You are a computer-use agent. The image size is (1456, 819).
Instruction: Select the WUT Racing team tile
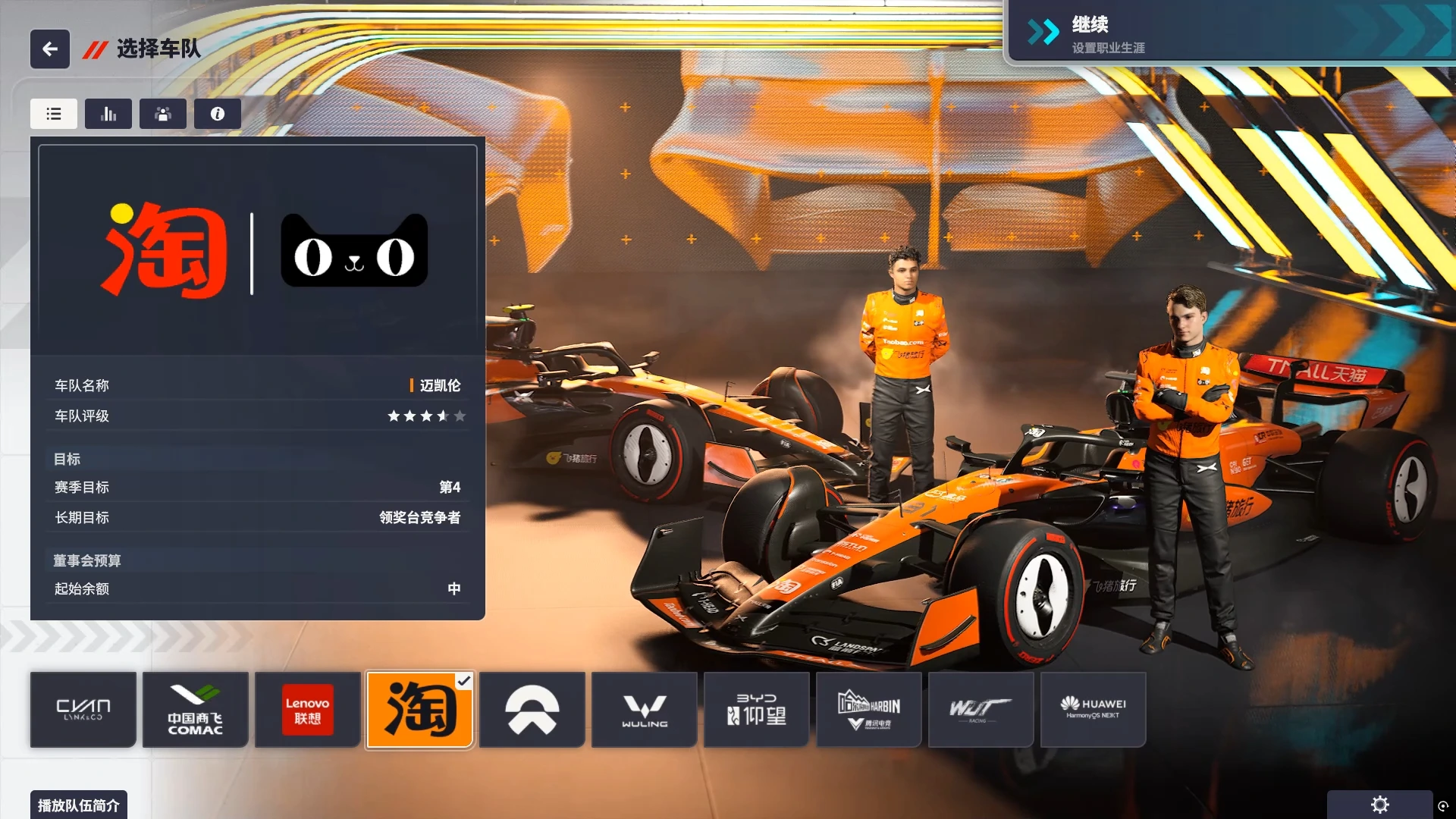981,710
